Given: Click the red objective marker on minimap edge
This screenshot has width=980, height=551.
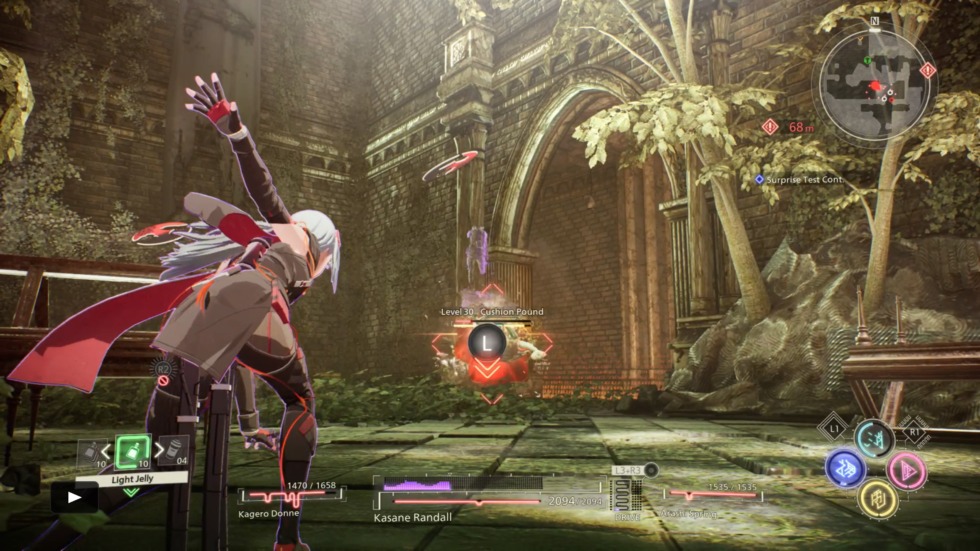Looking at the screenshot, I should click(x=927, y=70).
